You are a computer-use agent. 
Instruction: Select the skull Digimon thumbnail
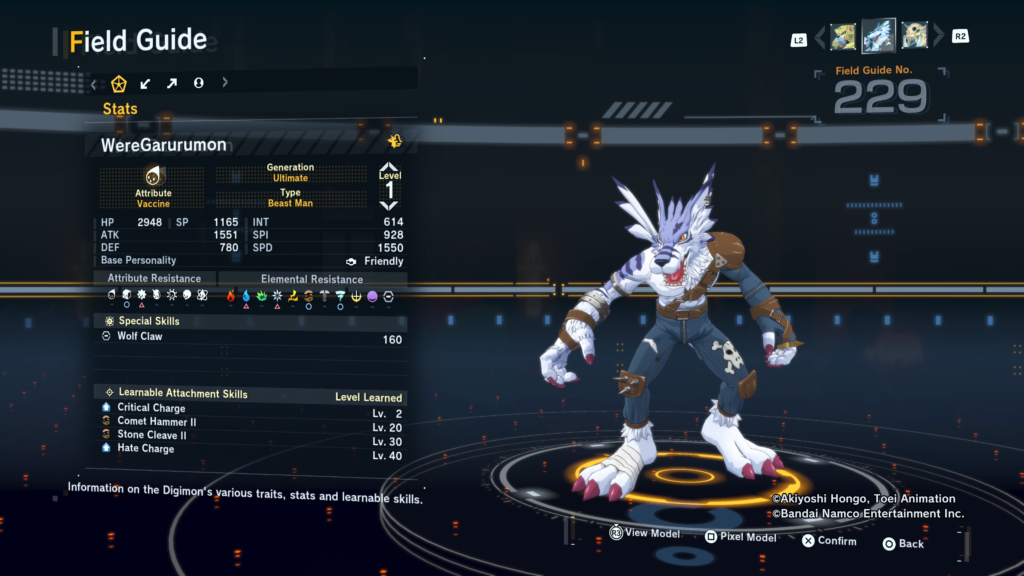click(914, 37)
